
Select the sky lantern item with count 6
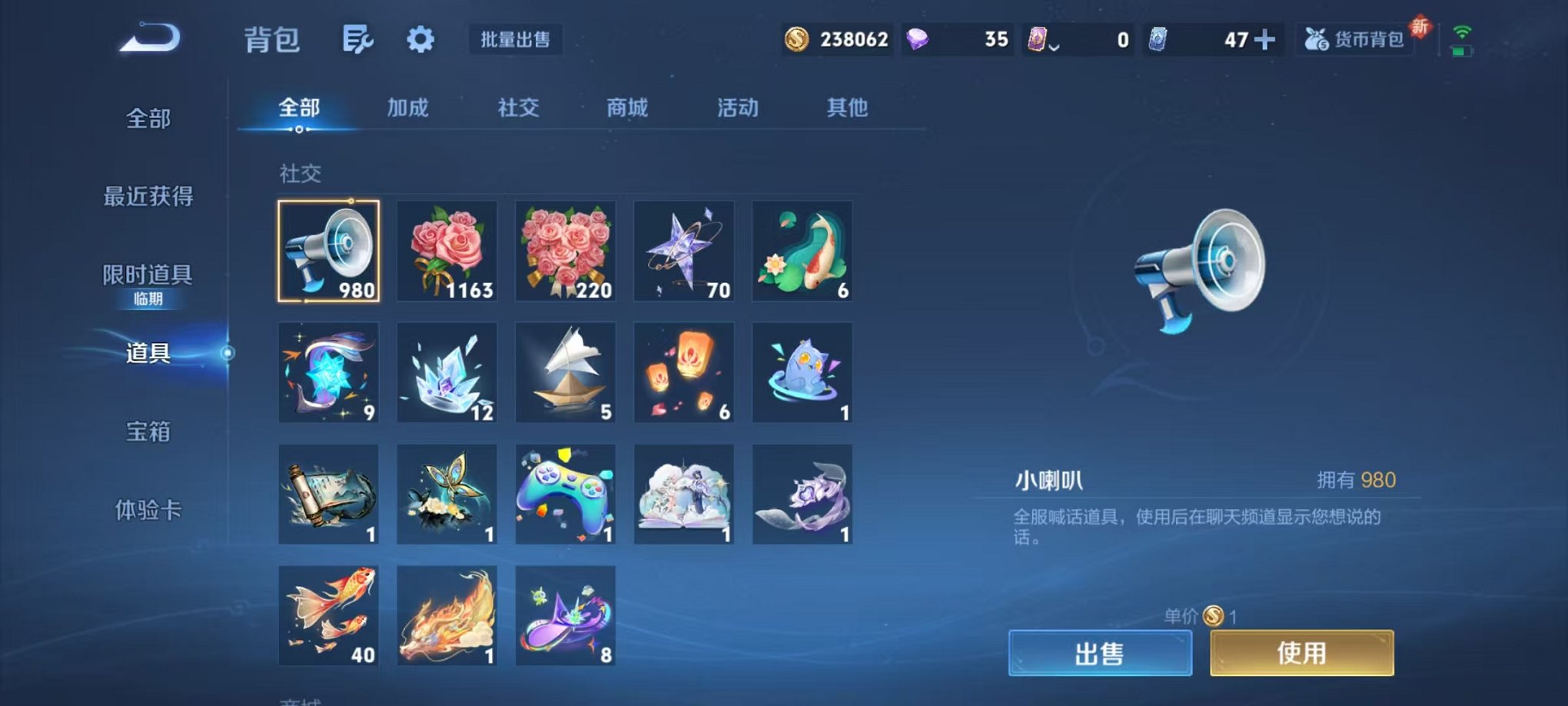[x=683, y=373]
